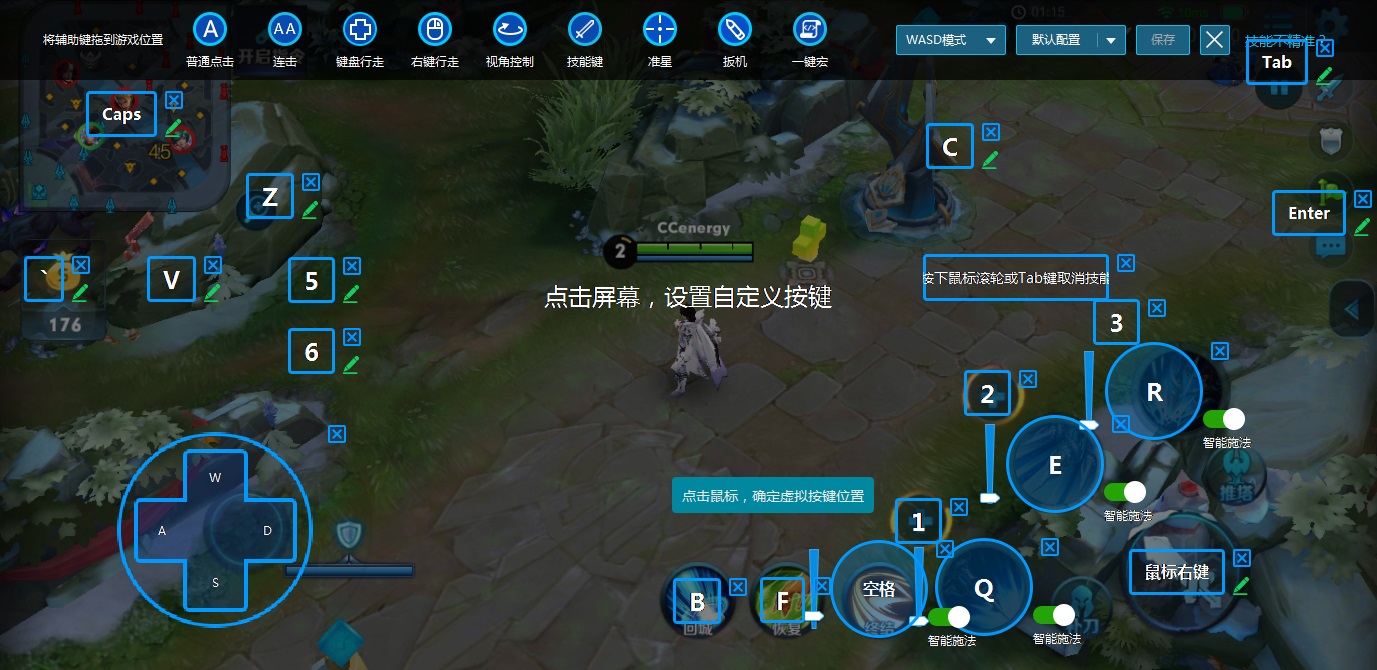The image size is (1377, 670).
Task: Pick the 准星 crosshair tool
Action: point(660,30)
